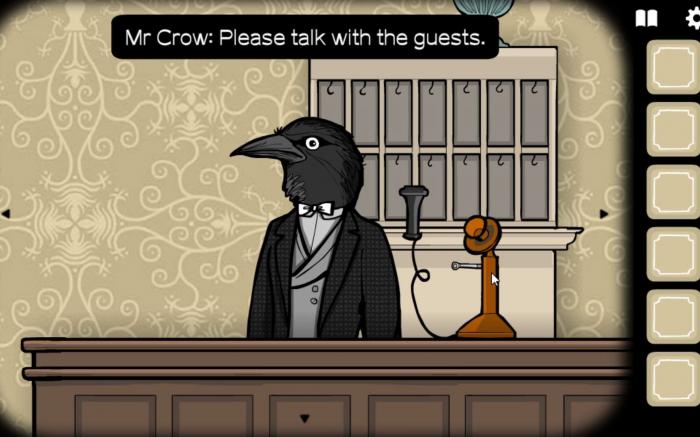Open the book icon
Viewport: 700px width, 437px height.
tap(647, 18)
